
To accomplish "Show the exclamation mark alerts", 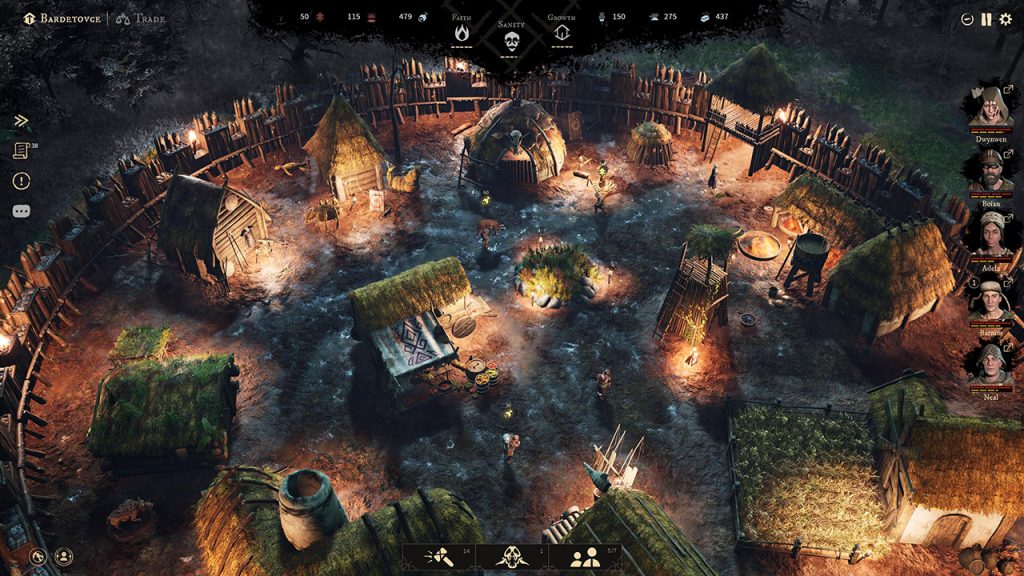I will [x=21, y=181].
